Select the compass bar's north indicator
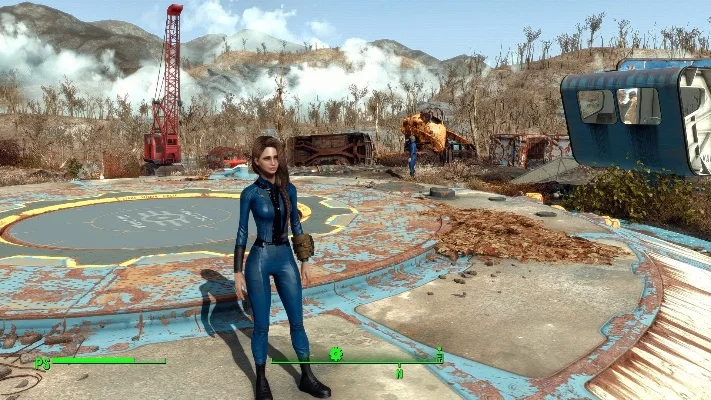The height and width of the screenshot is (400, 711). [399, 372]
